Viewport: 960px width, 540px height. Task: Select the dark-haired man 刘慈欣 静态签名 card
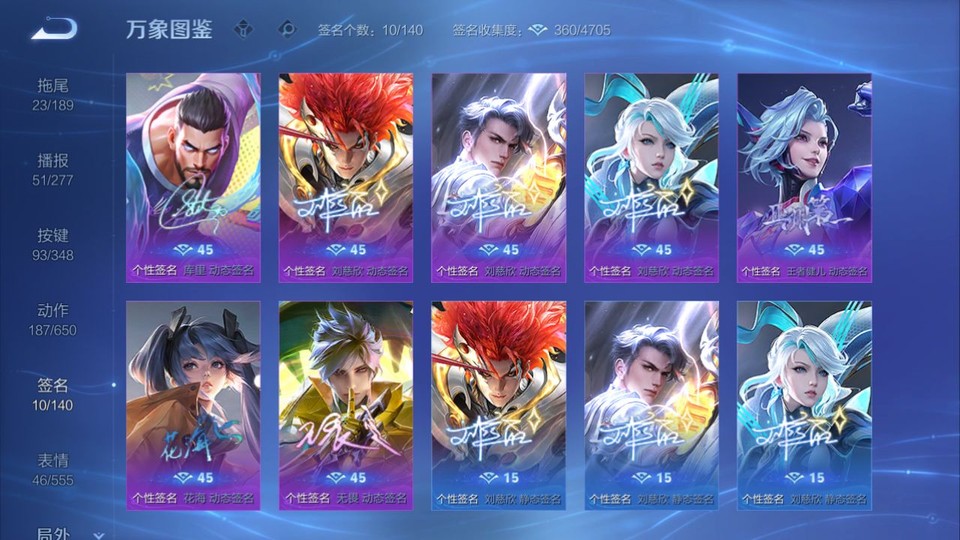651,404
